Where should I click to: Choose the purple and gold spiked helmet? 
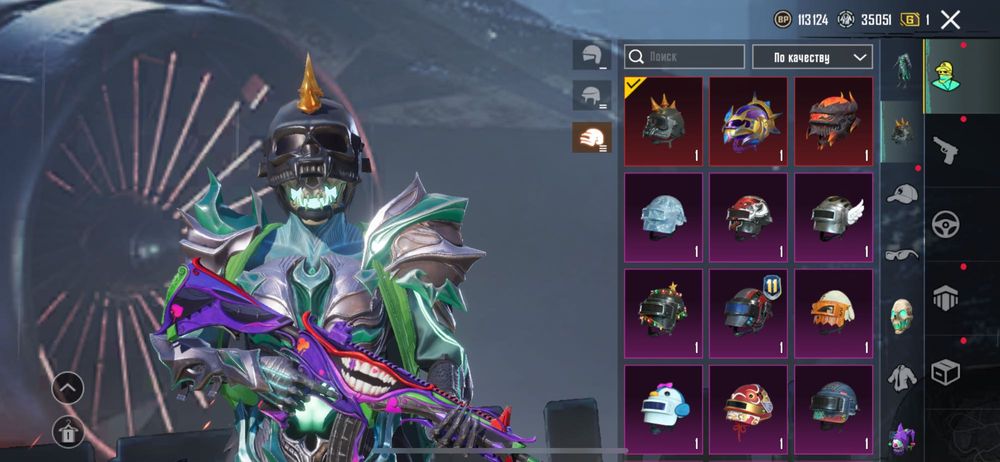pyautogui.click(x=748, y=121)
